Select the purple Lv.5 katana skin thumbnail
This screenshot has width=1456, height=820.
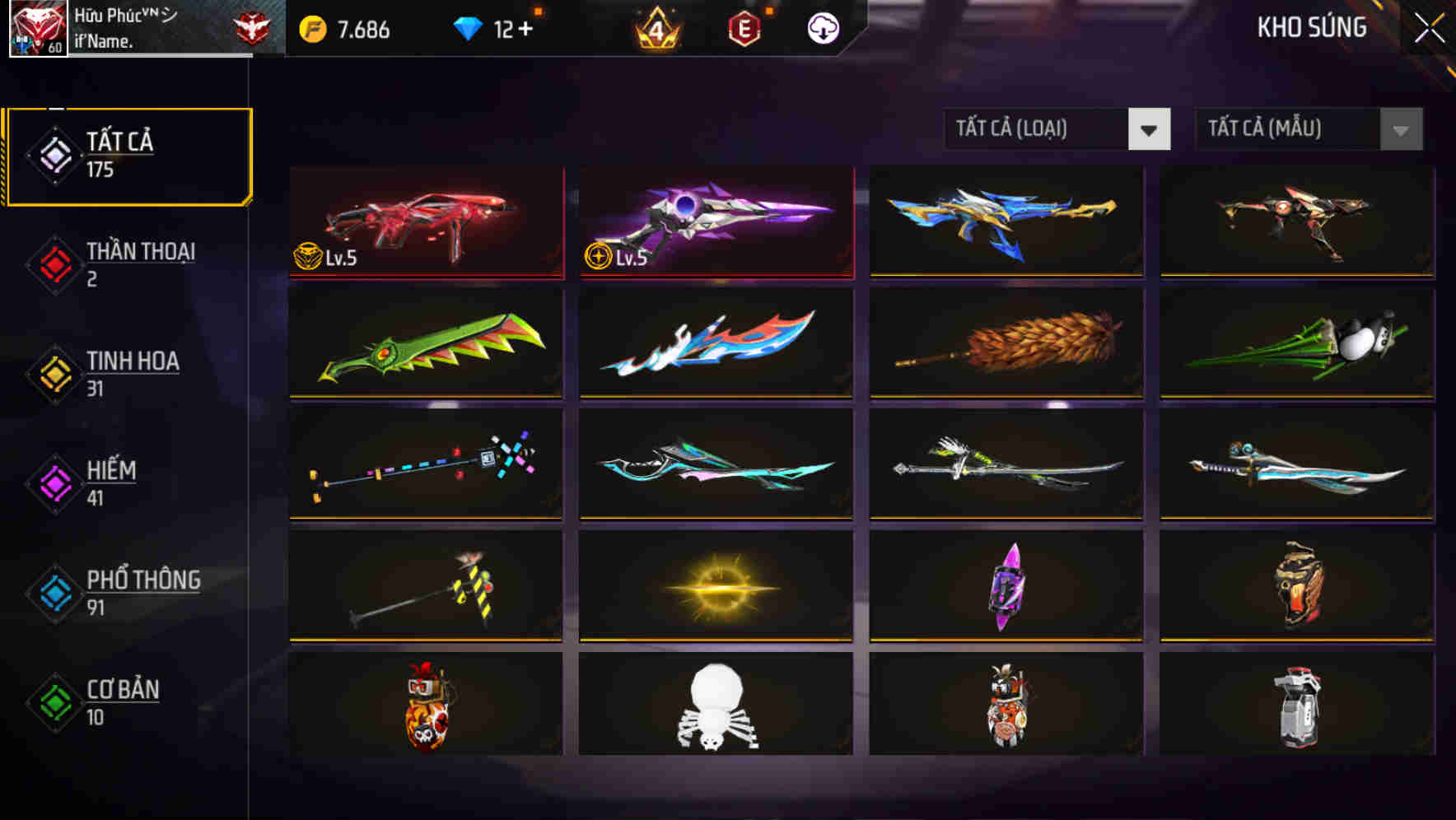[x=715, y=222]
